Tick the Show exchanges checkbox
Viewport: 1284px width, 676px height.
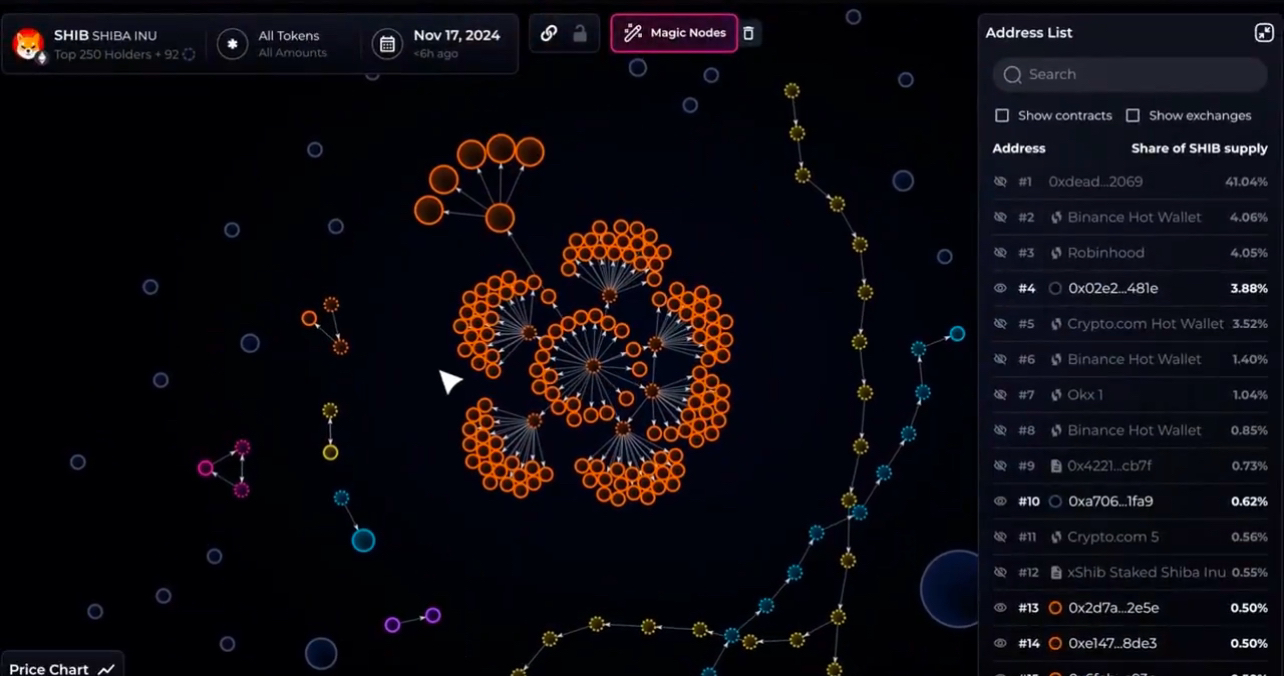[1133, 116]
